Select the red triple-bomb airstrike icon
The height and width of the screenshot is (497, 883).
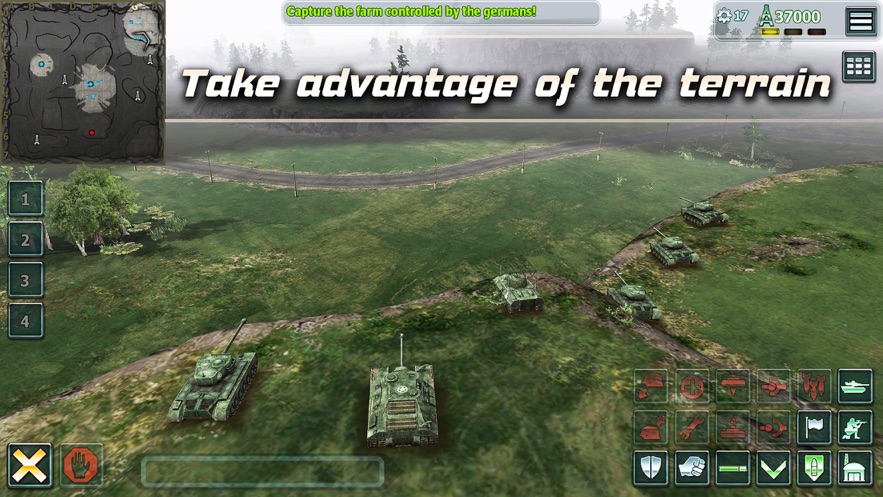point(814,386)
